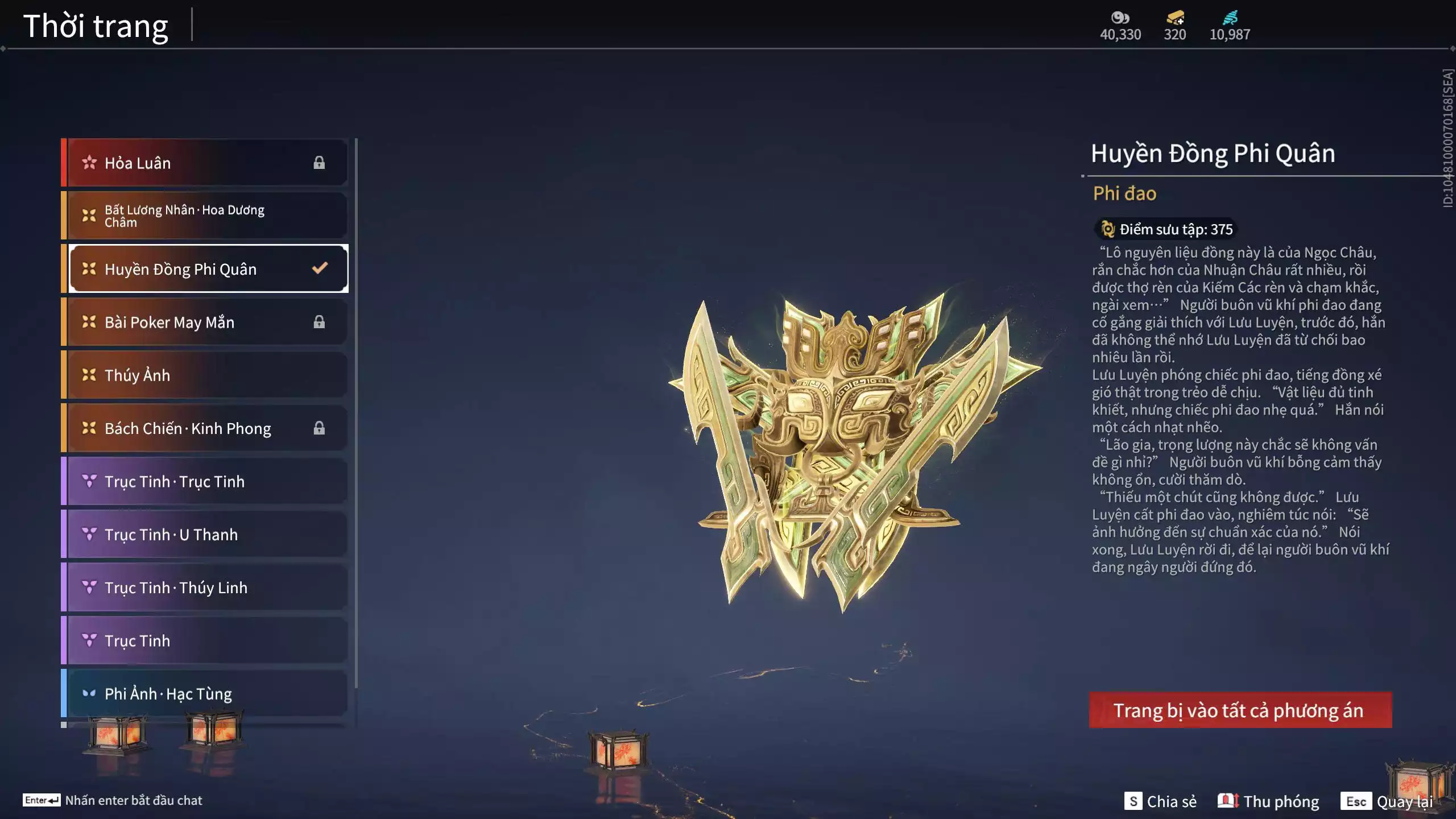Viewport: 1456px width, 819px height.
Task: Choose Bách Chiến · Kinh Phong entry
Action: [205, 428]
